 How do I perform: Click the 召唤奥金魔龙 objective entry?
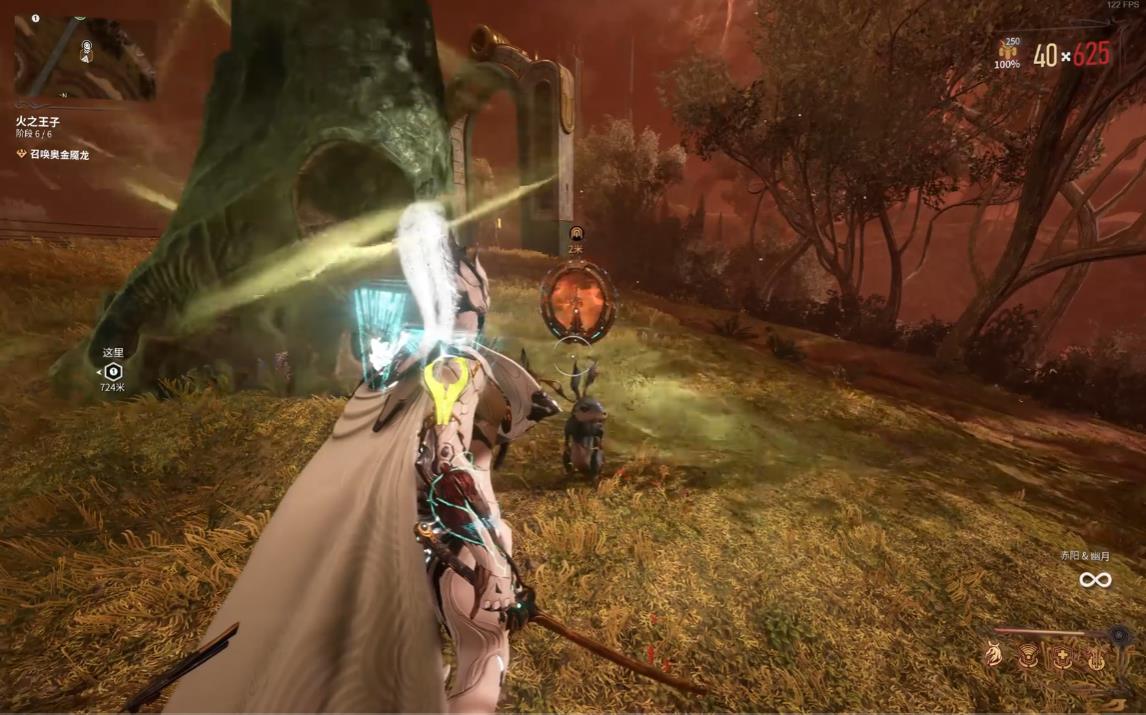click(x=59, y=155)
